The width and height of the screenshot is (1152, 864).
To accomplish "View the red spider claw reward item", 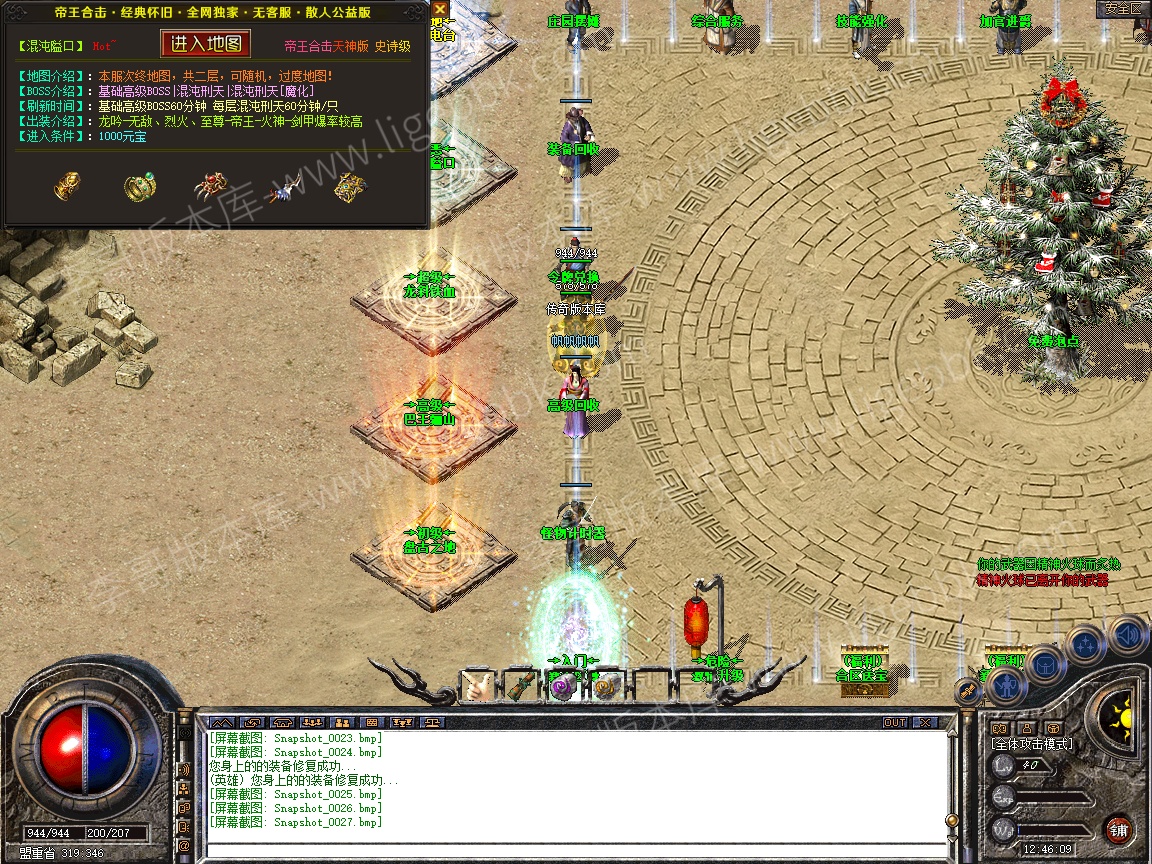I will coord(211,186).
